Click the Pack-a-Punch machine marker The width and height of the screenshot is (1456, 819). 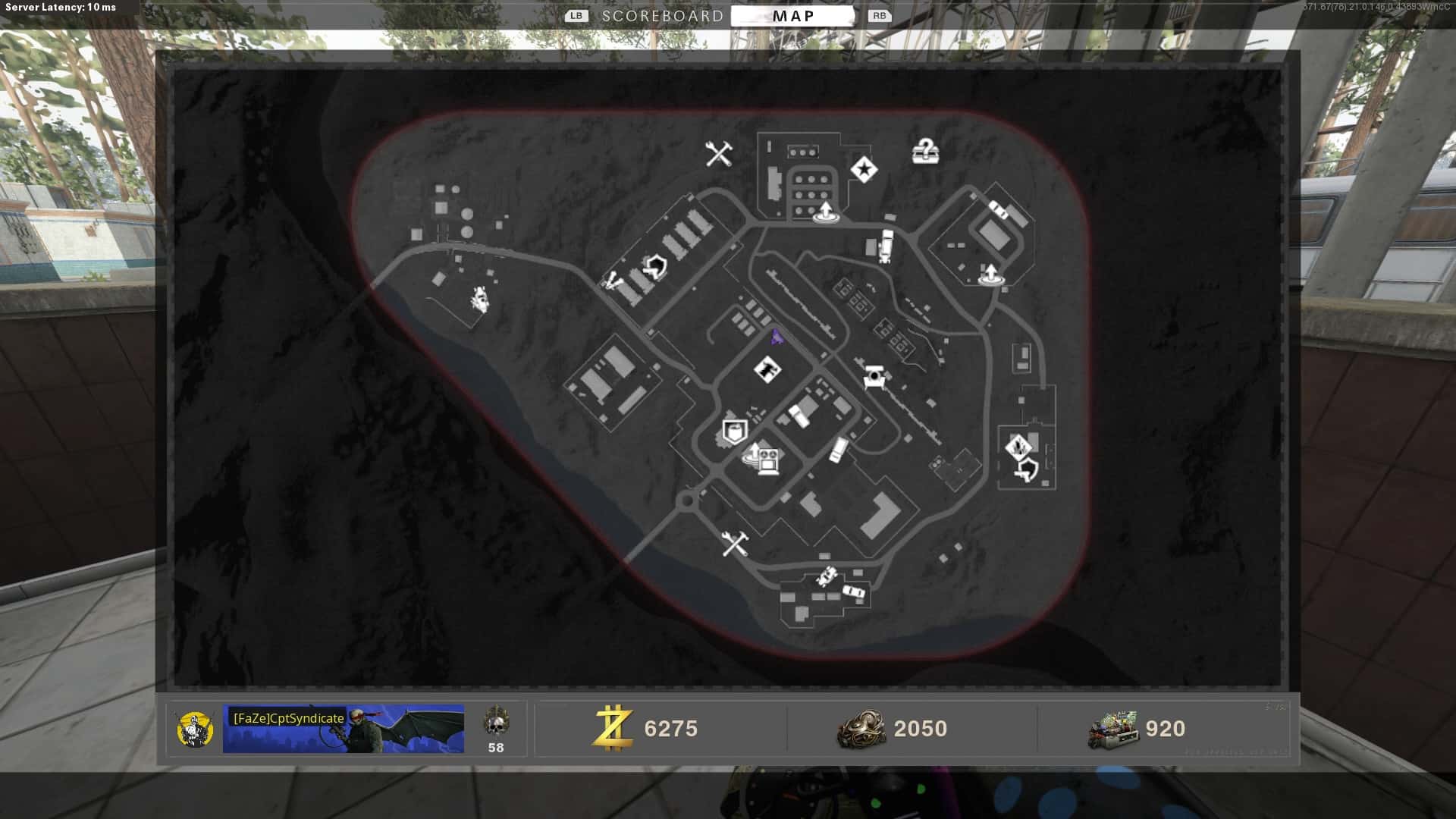874,376
